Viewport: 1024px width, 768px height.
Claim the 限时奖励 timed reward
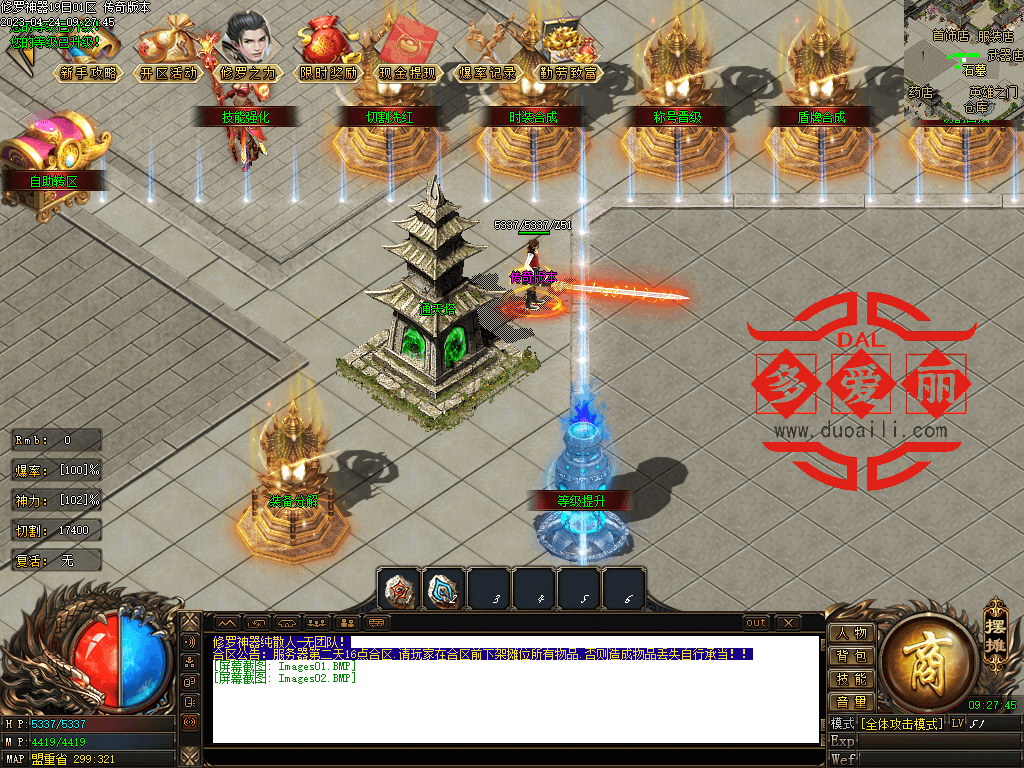pyautogui.click(x=327, y=72)
